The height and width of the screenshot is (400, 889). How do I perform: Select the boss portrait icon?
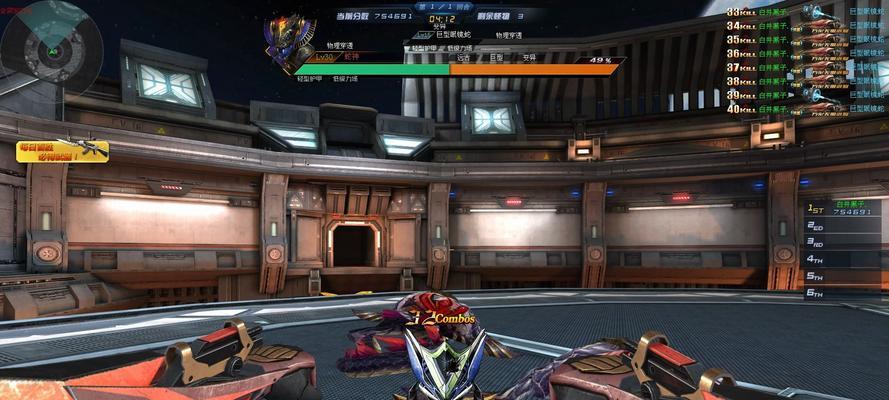(290, 44)
